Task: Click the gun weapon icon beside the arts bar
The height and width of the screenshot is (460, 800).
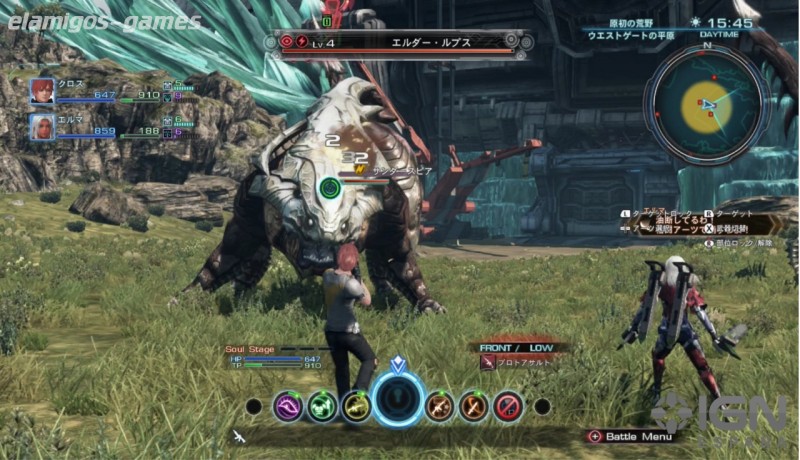Action: [239, 436]
